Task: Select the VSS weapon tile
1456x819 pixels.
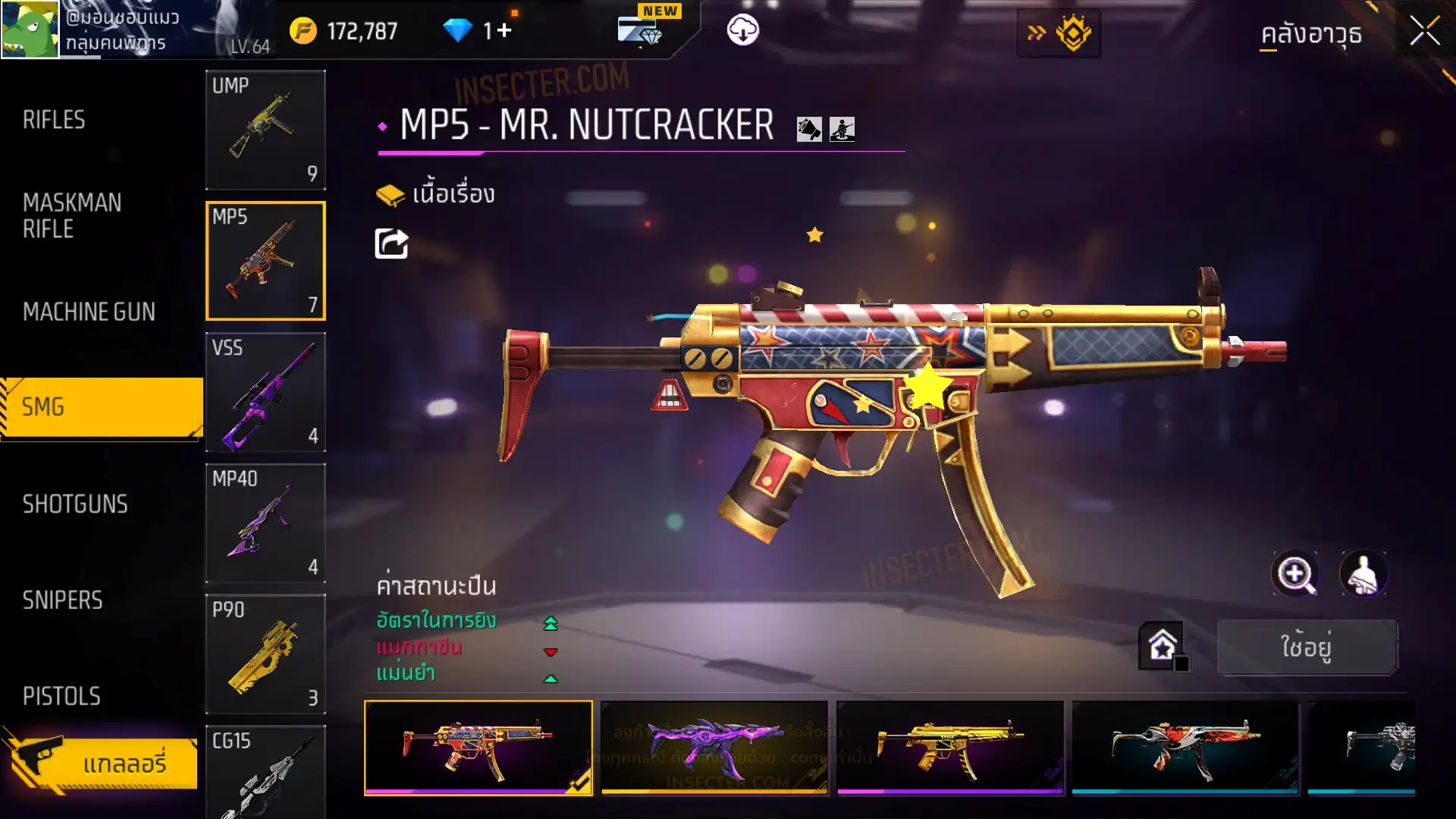Action: pyautogui.click(x=265, y=392)
